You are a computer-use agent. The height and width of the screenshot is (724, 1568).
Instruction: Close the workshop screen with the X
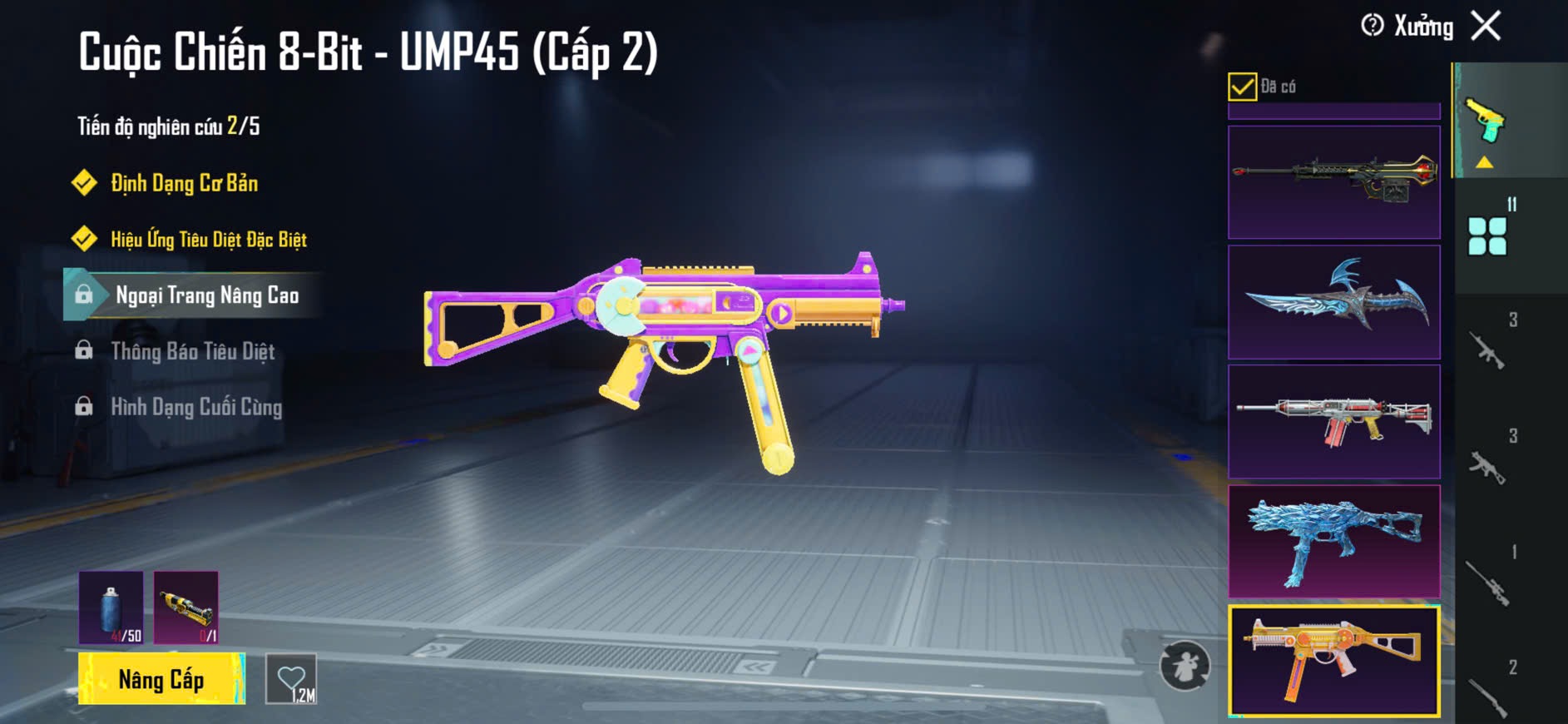1486,26
